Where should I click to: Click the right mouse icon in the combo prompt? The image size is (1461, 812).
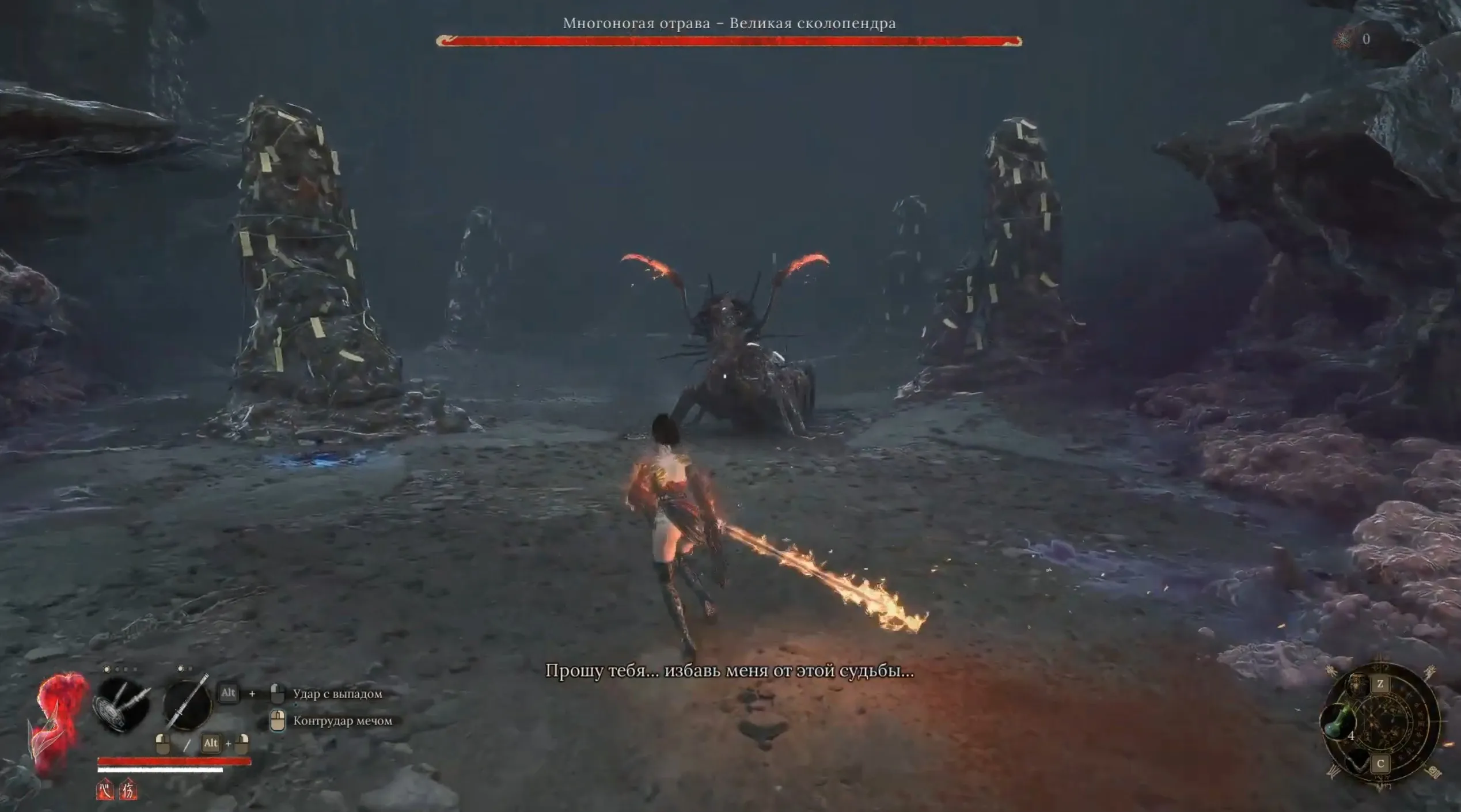point(241,745)
